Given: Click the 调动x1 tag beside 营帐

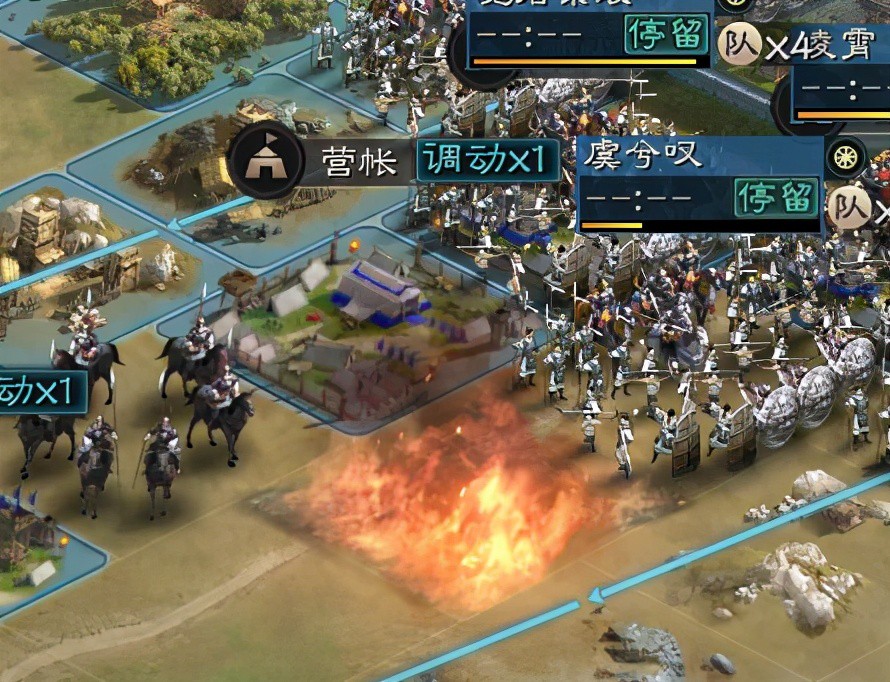Looking at the screenshot, I should [x=486, y=159].
